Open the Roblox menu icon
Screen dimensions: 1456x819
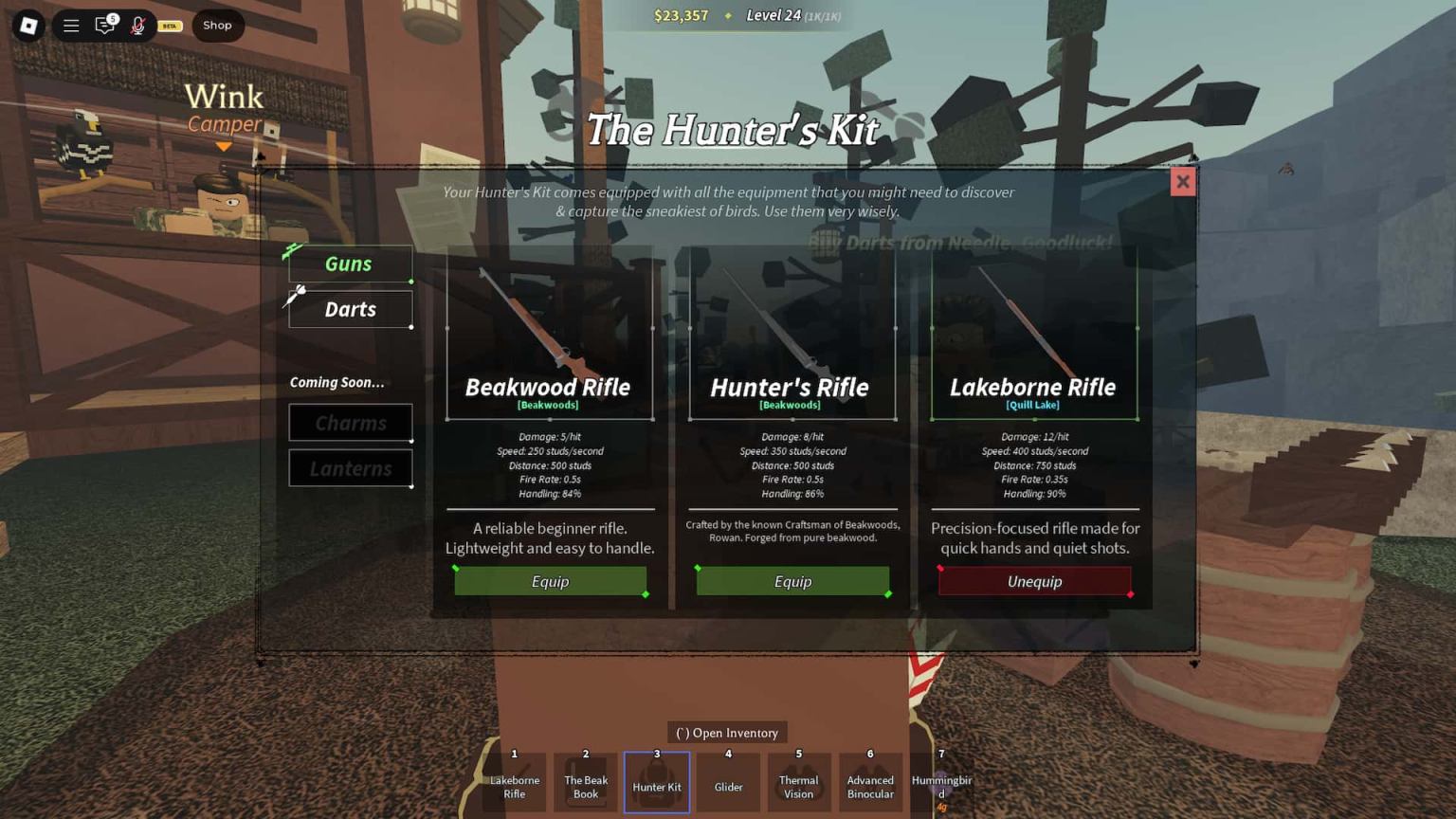click(x=27, y=26)
